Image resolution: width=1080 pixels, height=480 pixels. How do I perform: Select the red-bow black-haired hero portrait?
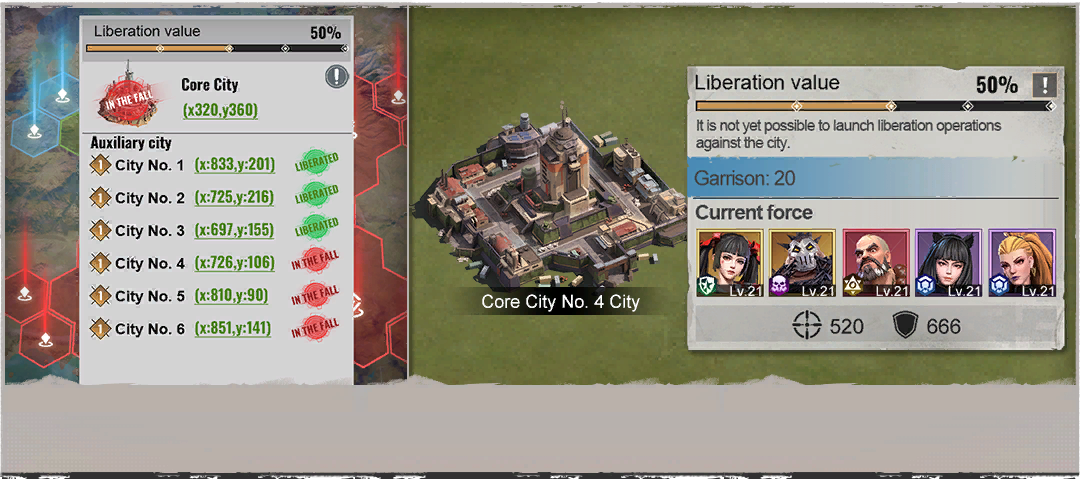[730, 263]
